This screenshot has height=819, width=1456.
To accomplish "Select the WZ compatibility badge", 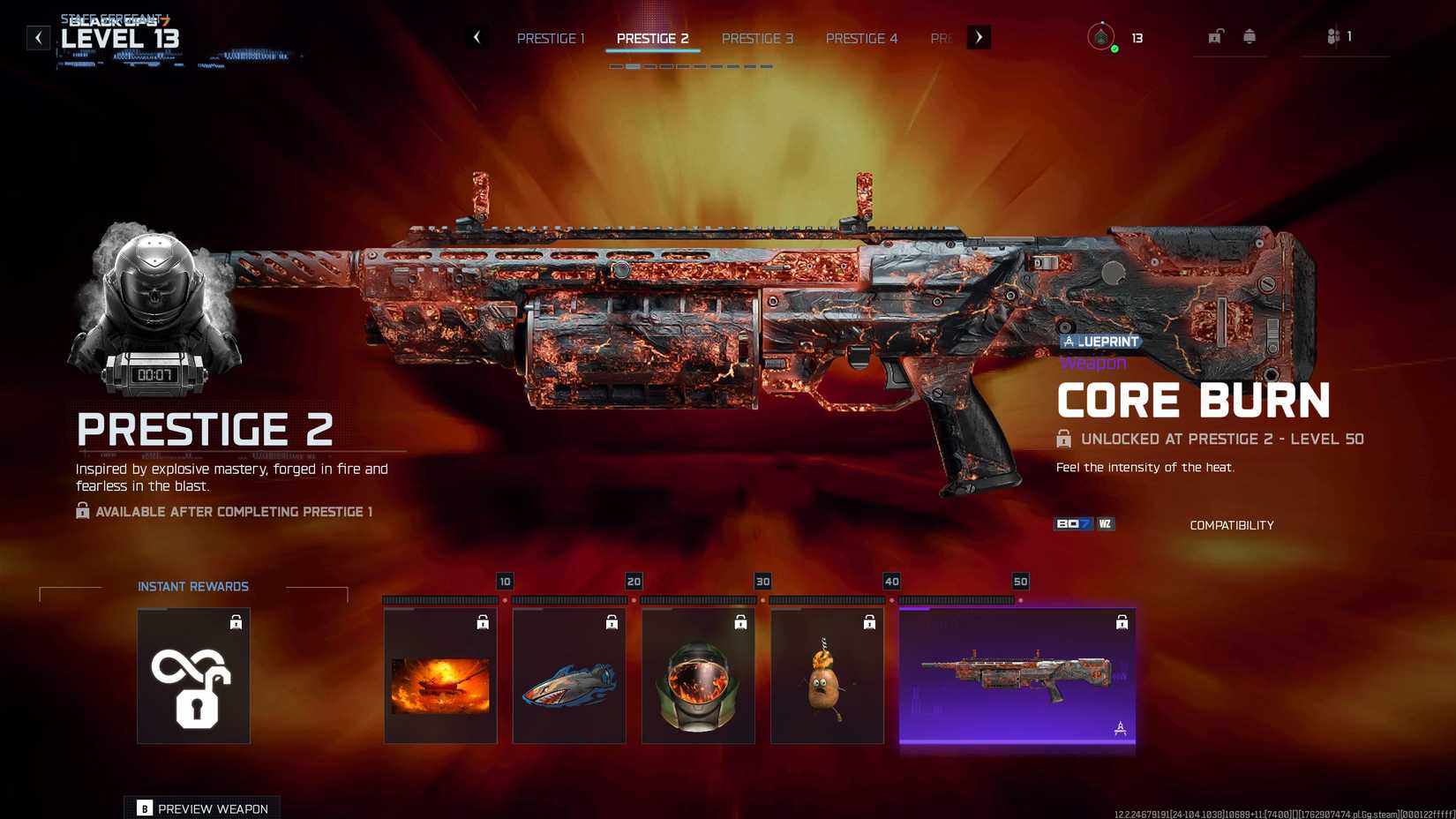I will 1104,523.
